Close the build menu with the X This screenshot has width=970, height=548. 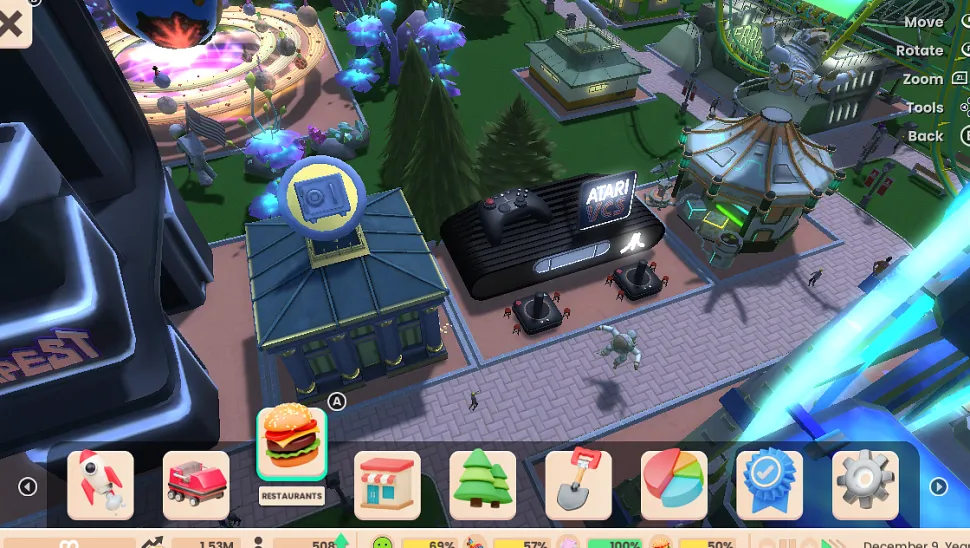[x=10, y=22]
